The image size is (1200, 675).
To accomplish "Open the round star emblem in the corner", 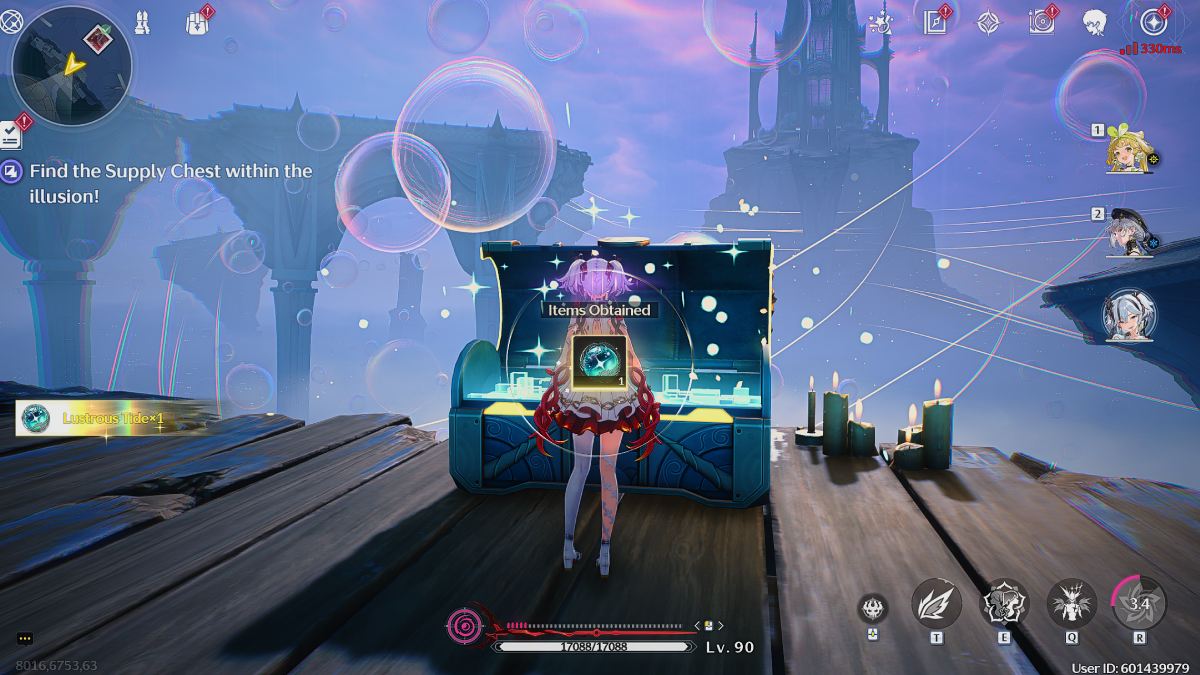I will pos(1154,21).
